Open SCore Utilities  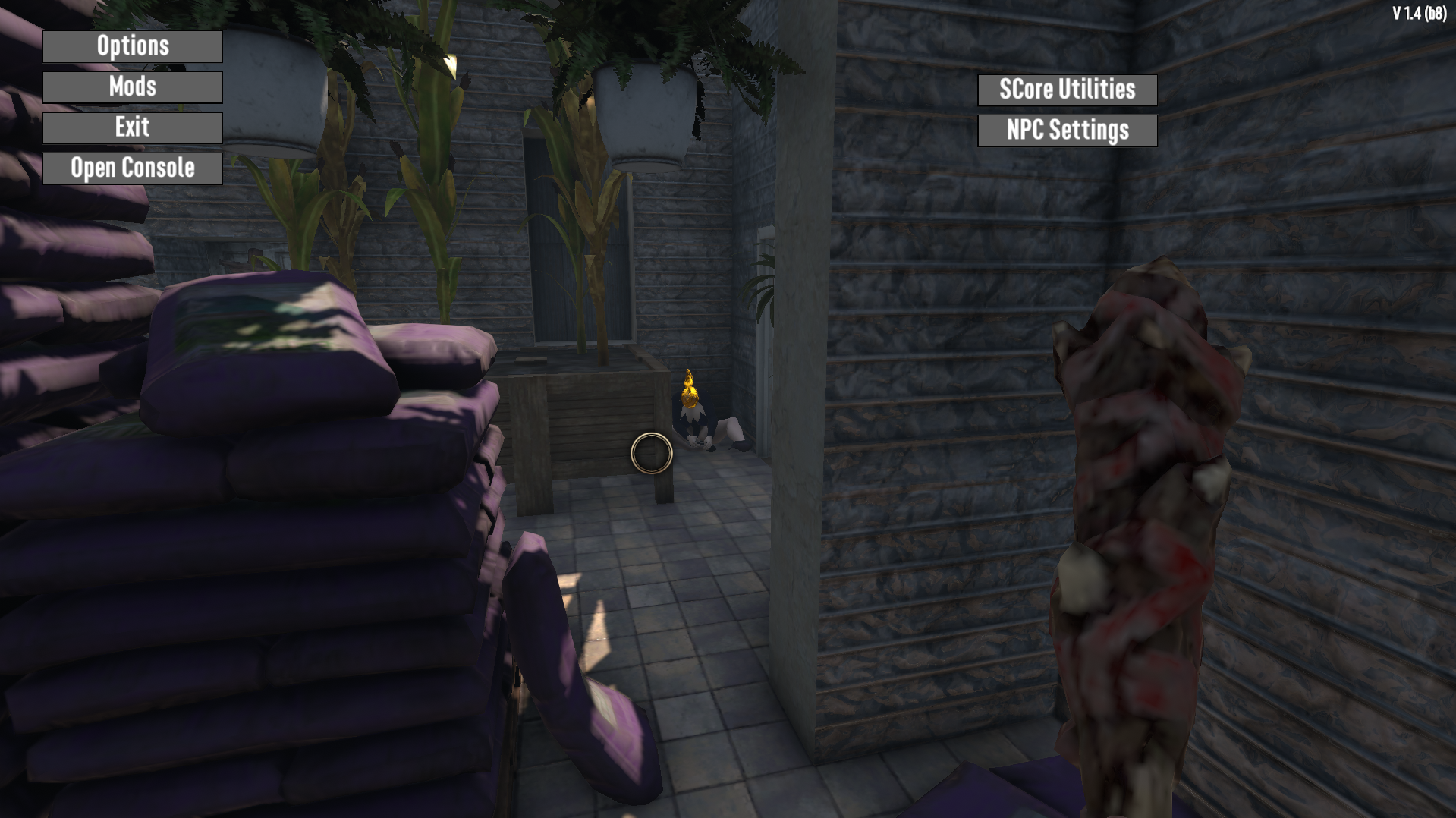tap(1067, 90)
